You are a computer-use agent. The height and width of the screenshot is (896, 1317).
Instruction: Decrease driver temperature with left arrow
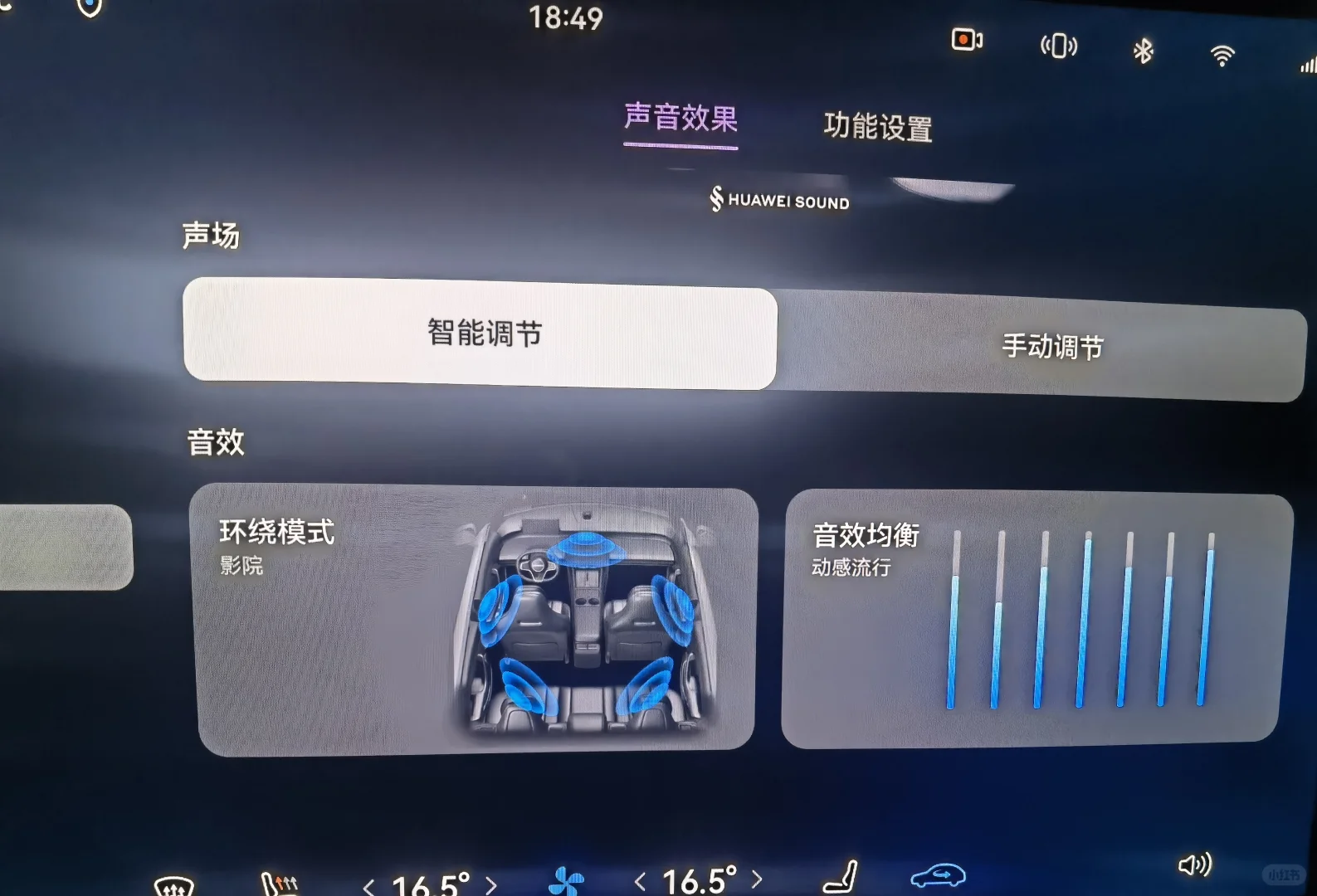pos(371,884)
